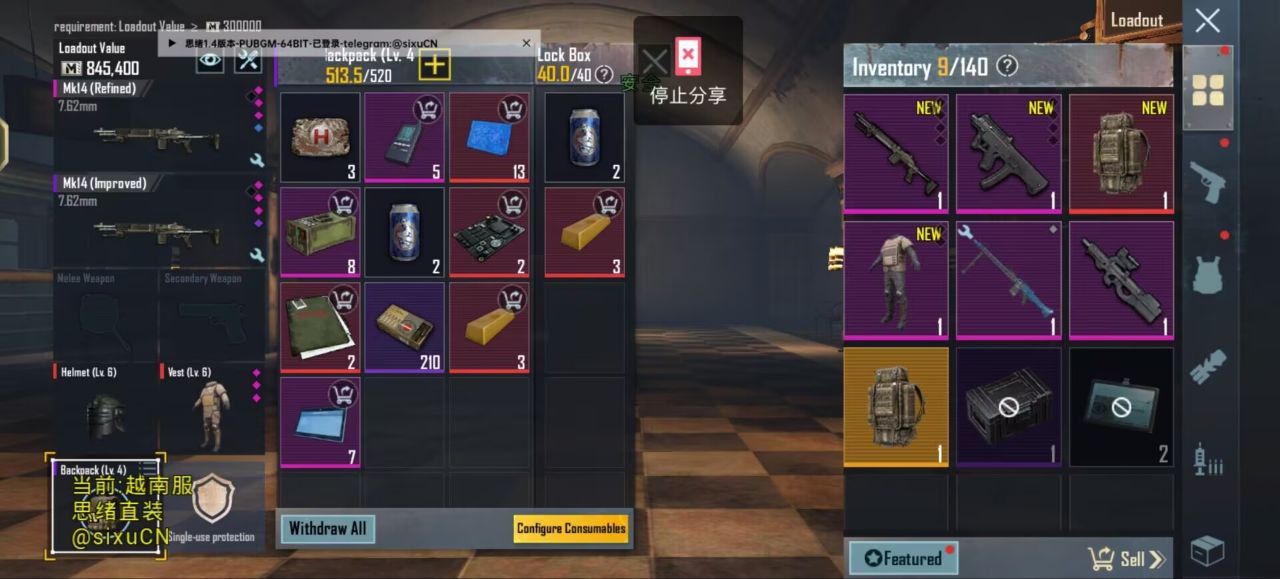Select the gold bar in the Lock Box
Viewport: 1280px width, 579px height.
584,232
